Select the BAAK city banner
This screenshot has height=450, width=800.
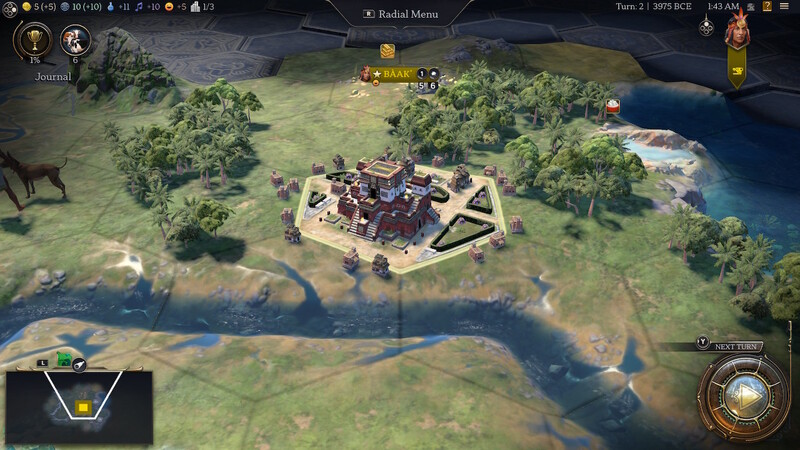click(397, 73)
